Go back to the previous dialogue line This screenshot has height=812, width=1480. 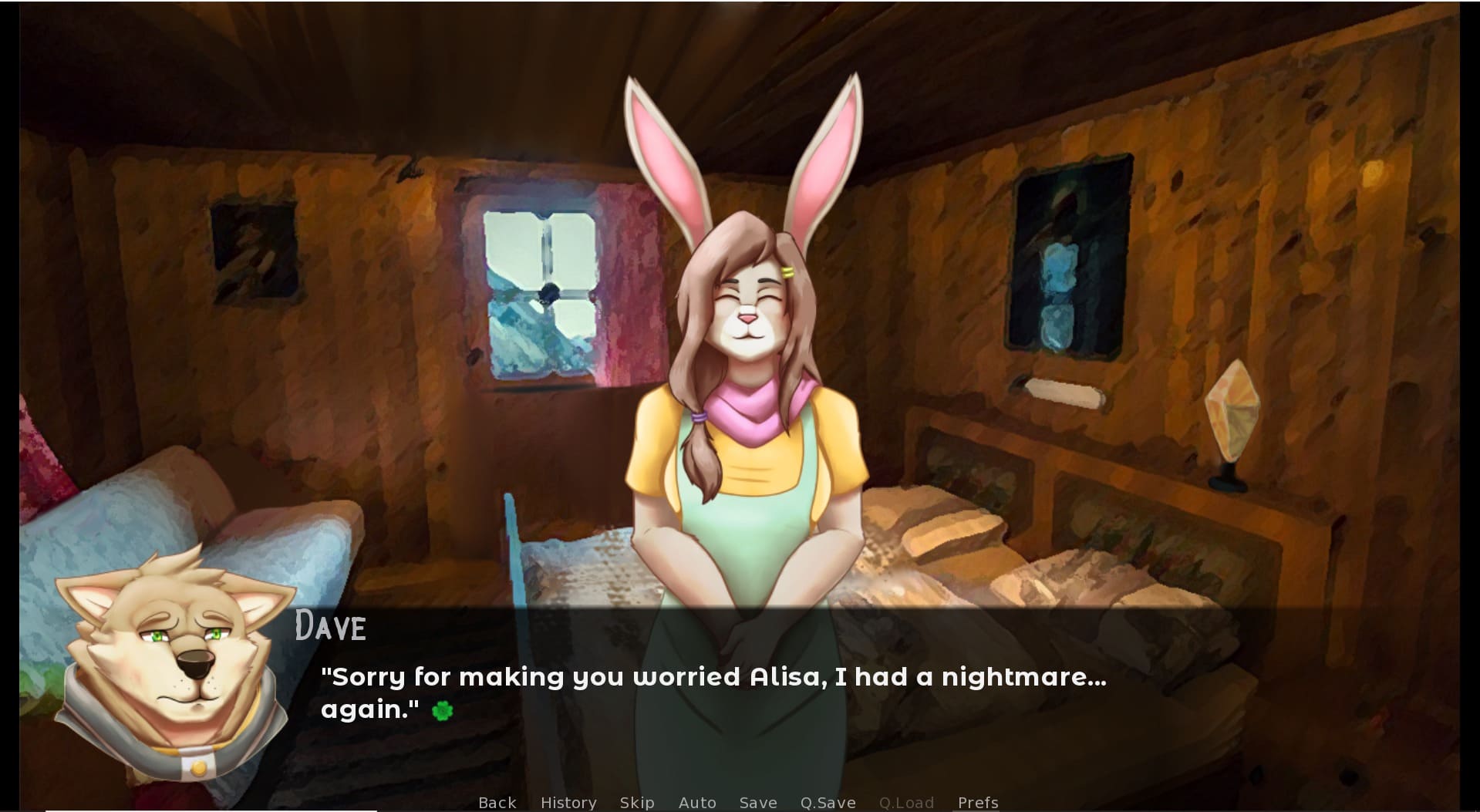click(x=497, y=803)
